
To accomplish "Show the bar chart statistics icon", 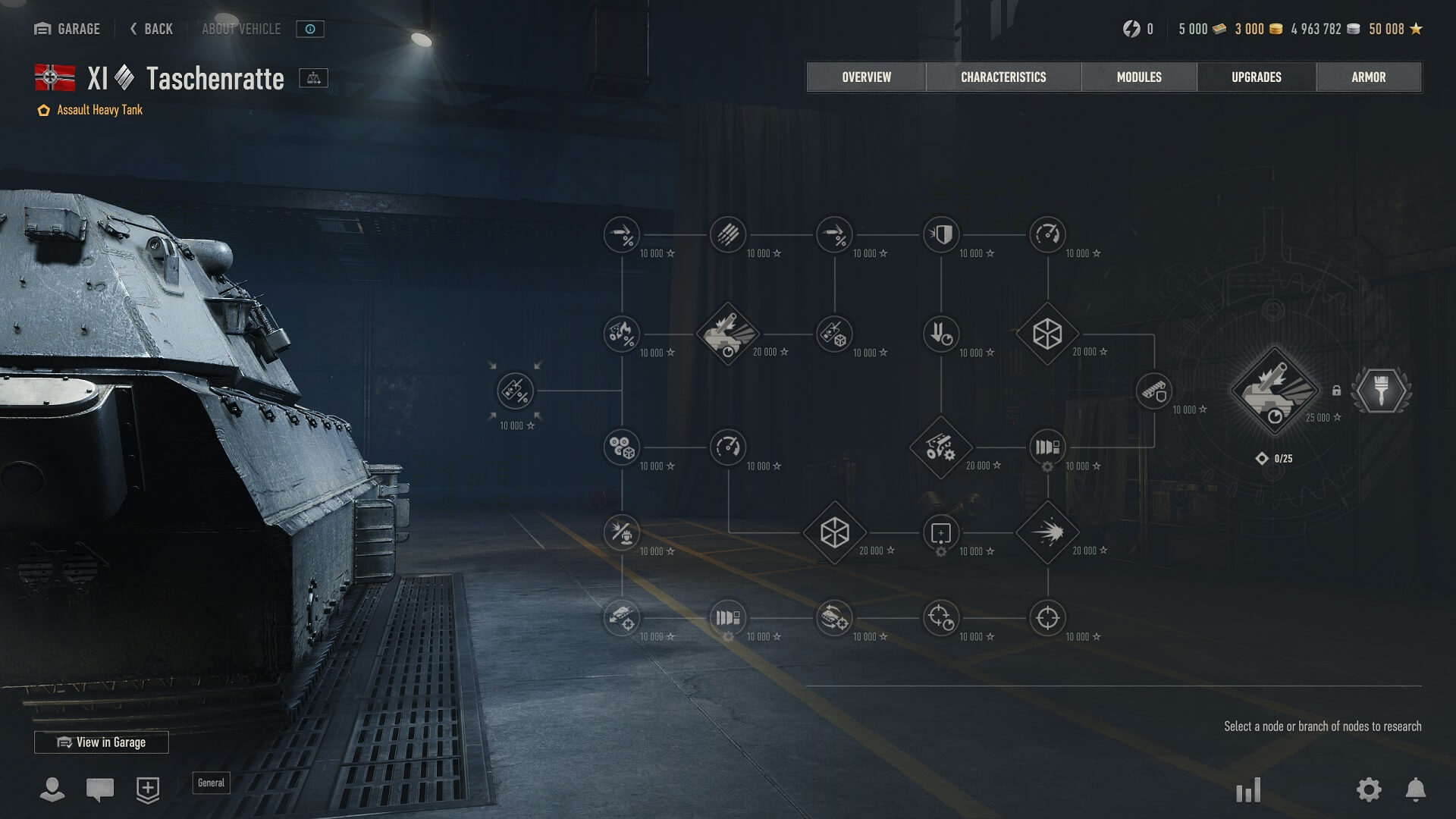I will click(1247, 790).
